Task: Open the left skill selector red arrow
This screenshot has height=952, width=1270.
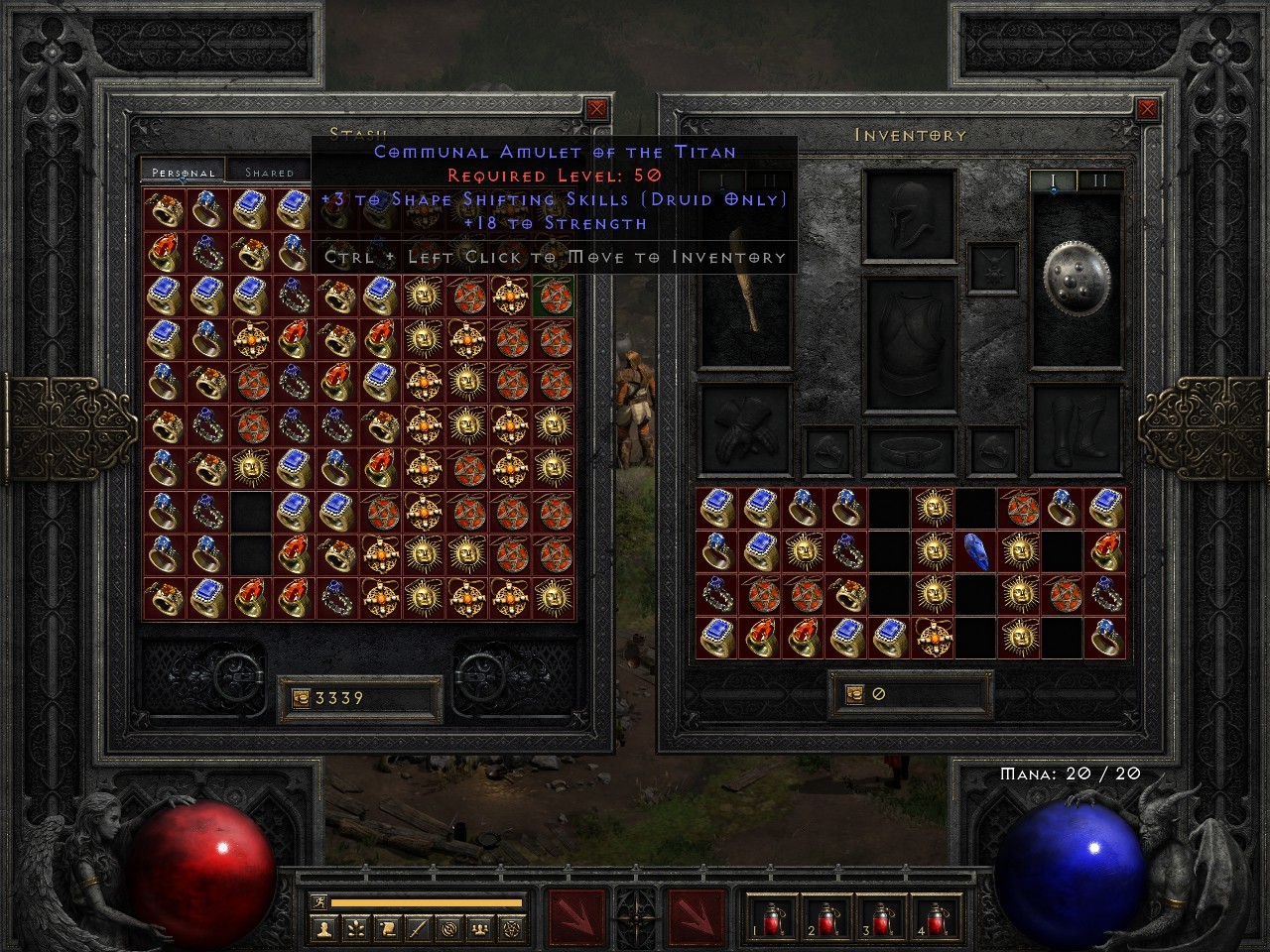Action: [x=575, y=920]
